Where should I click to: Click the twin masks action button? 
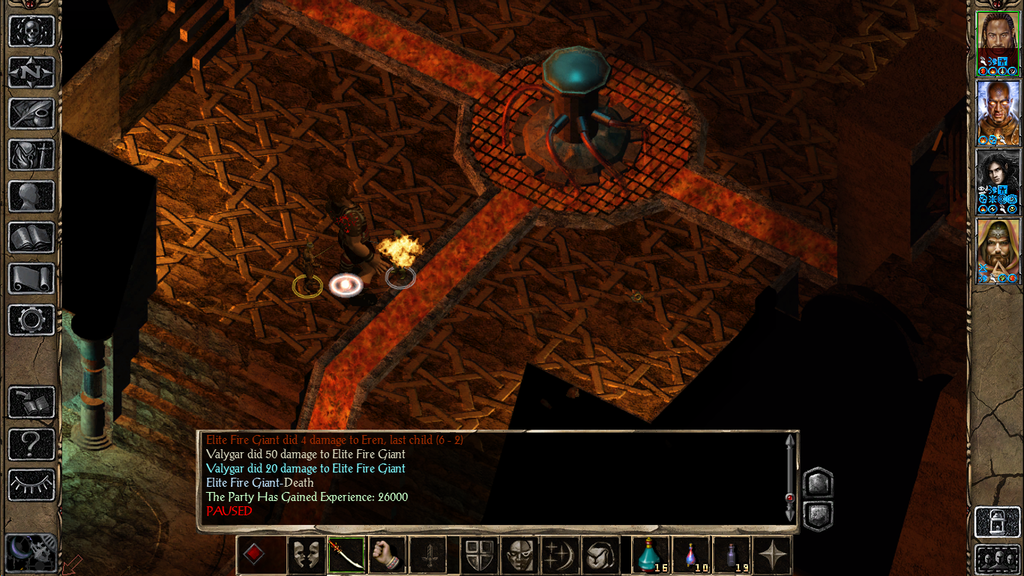pos(304,555)
